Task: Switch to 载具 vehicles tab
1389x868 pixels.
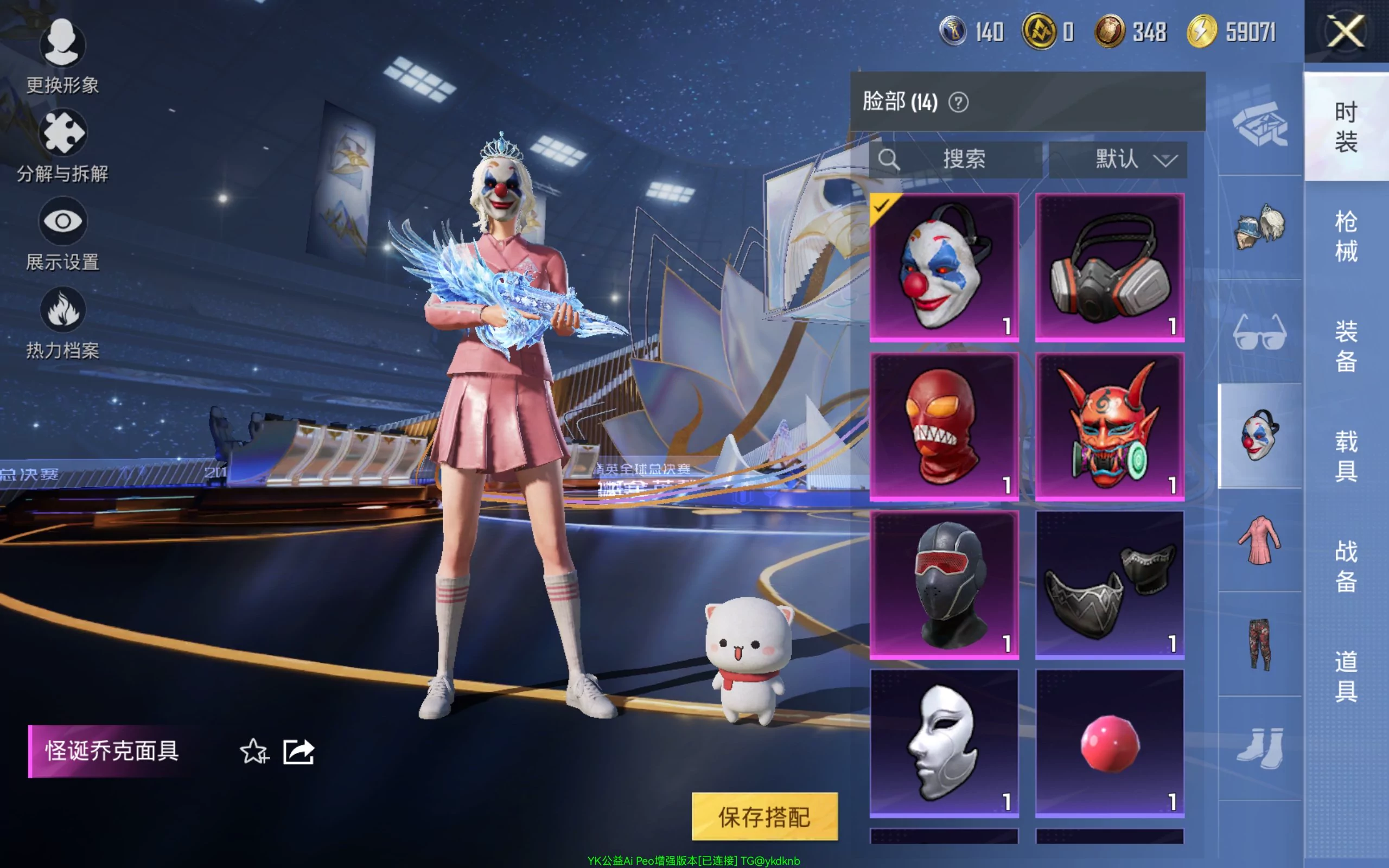Action: [1346, 456]
